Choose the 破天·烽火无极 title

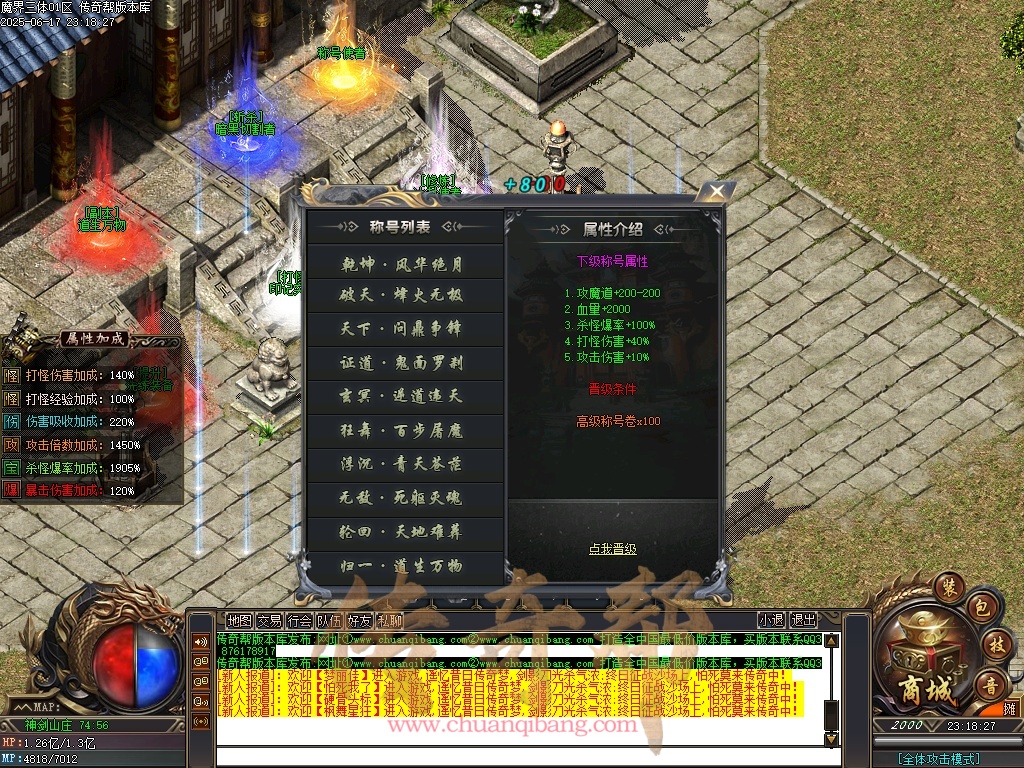click(403, 296)
